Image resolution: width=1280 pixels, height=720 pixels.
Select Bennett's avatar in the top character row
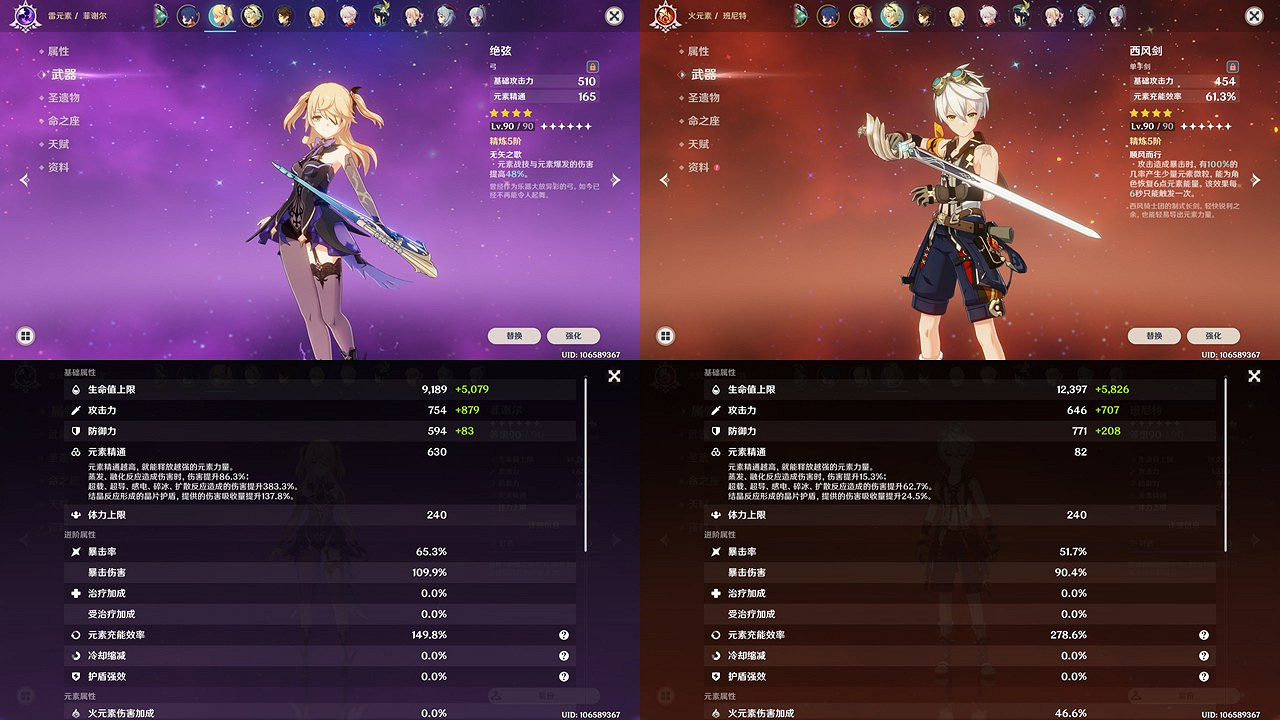pos(893,16)
